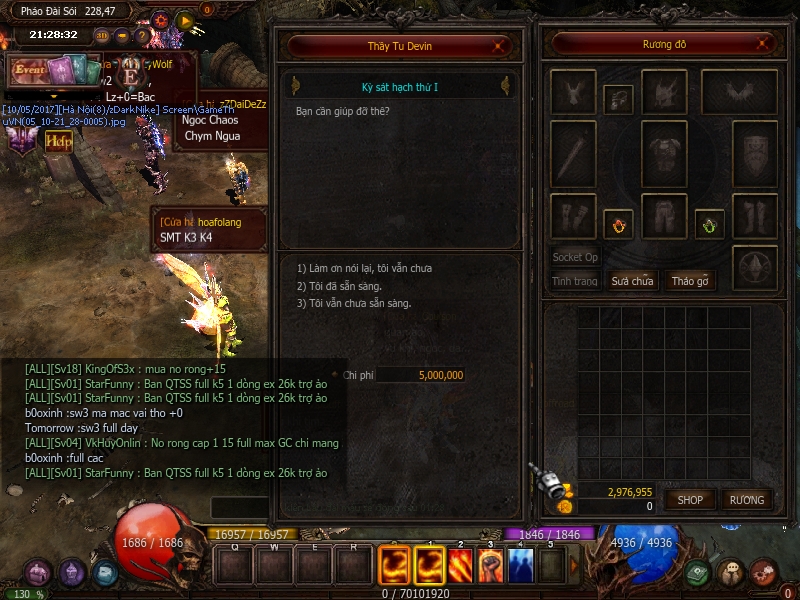This screenshot has width=800, height=600.
Task: Select the equipped orange ring slot
Action: [x=617, y=225]
